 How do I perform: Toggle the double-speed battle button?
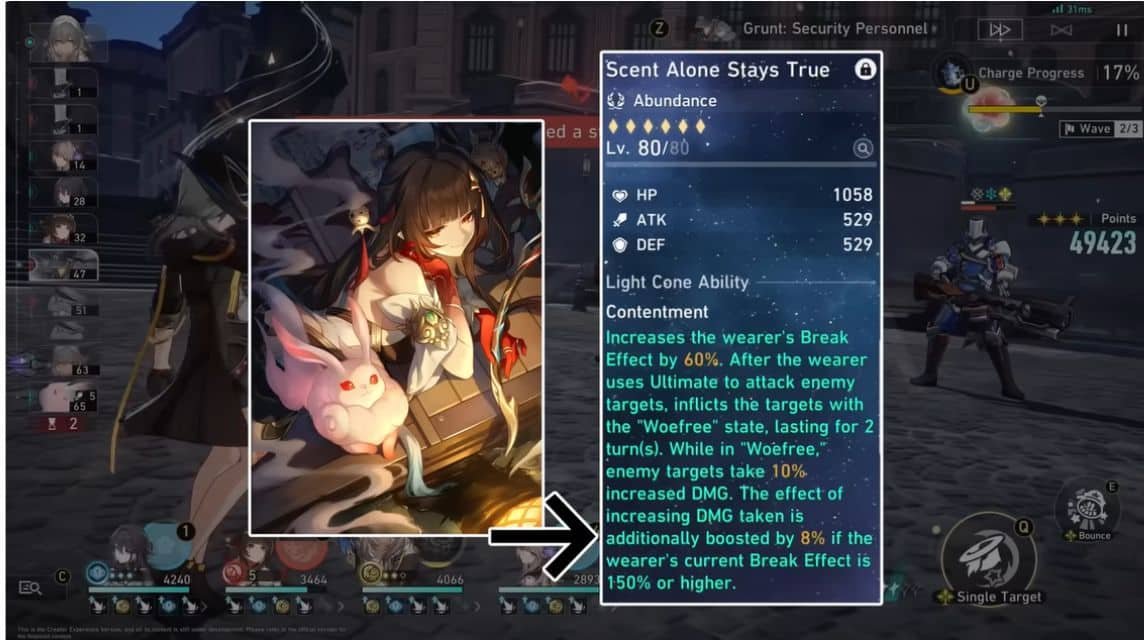point(999,31)
